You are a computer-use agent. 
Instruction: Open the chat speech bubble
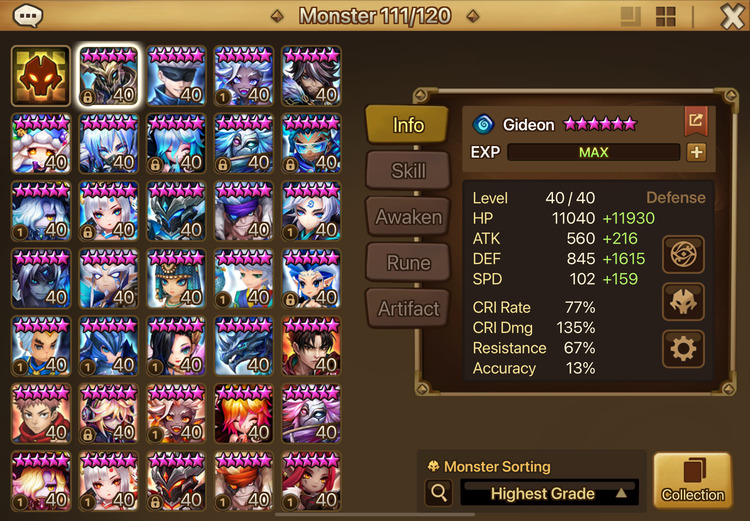(x=28, y=16)
